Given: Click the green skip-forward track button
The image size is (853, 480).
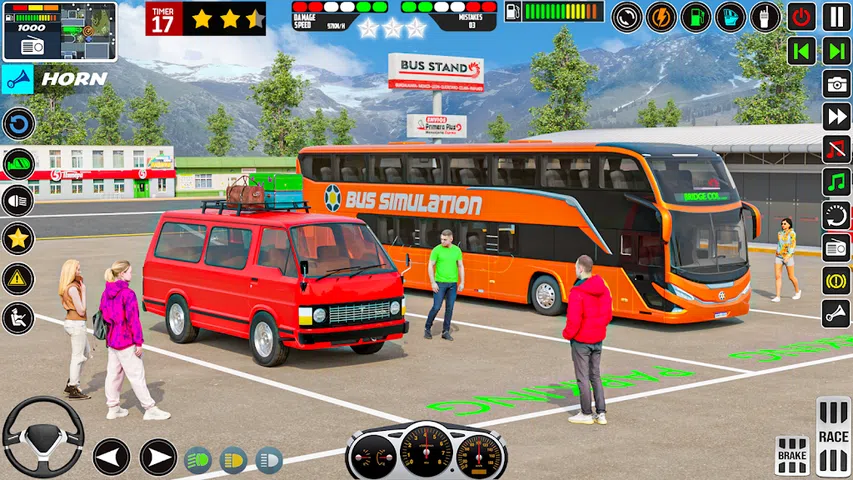Looking at the screenshot, I should [x=837, y=50].
